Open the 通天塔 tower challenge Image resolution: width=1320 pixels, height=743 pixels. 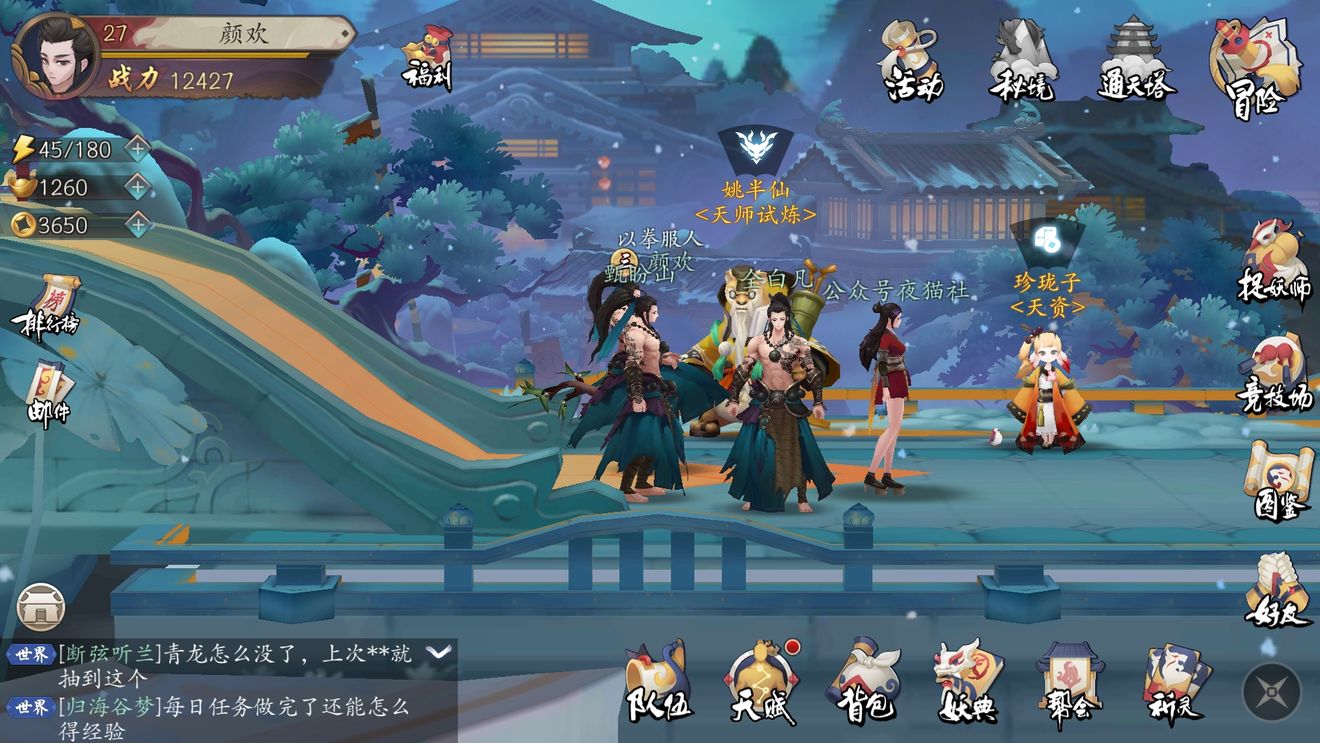coord(1136,61)
